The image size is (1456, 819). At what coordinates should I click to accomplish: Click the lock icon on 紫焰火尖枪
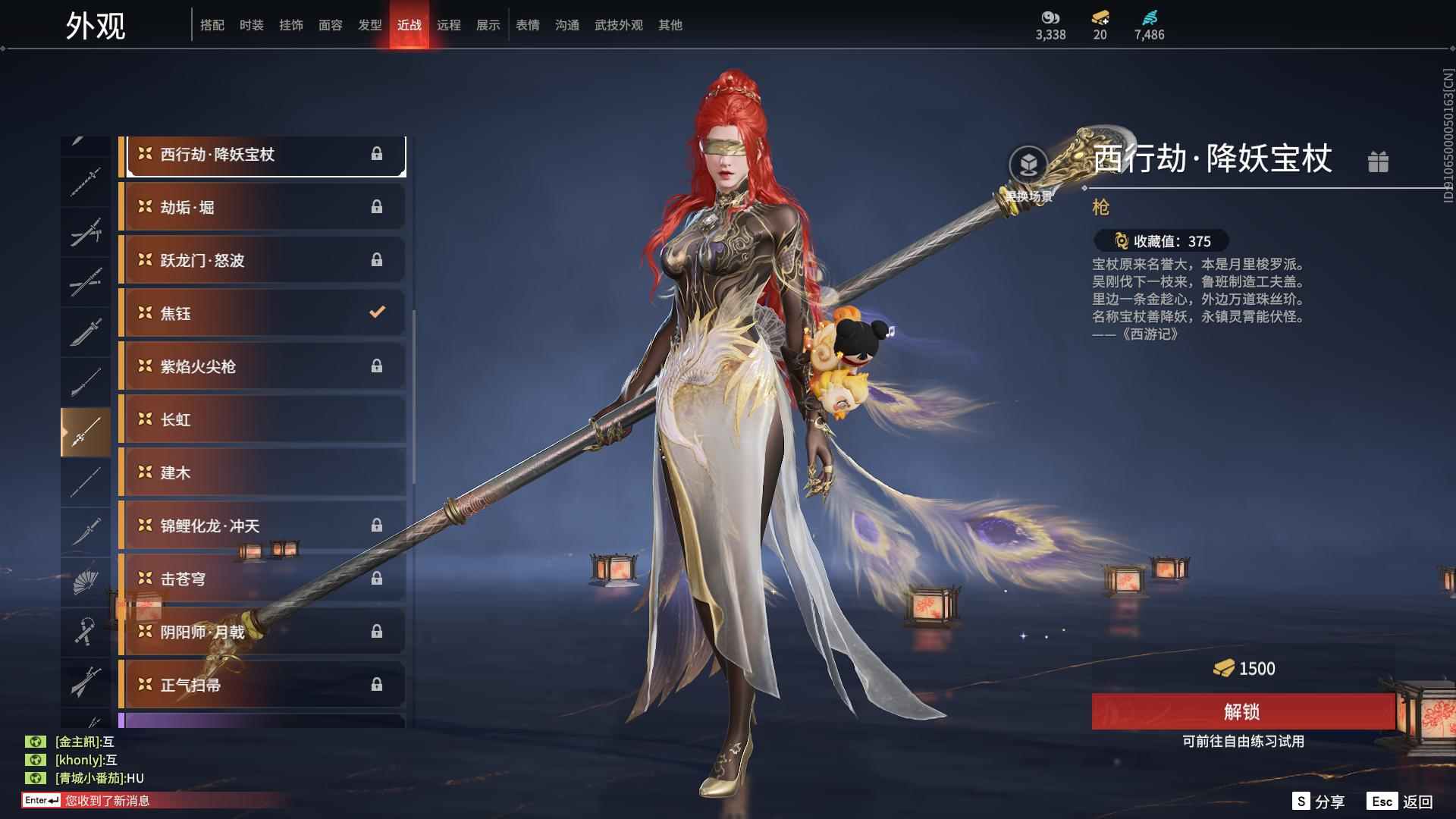pos(377,366)
